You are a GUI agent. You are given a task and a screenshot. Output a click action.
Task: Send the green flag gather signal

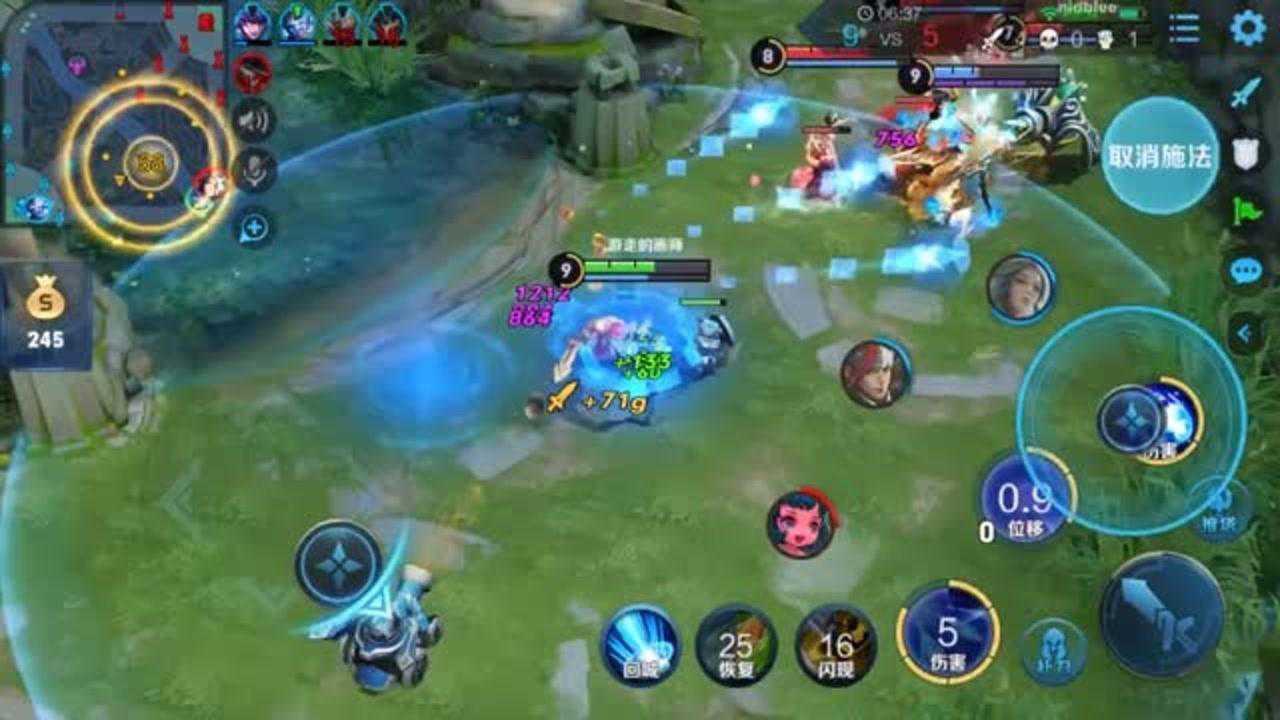(1245, 212)
